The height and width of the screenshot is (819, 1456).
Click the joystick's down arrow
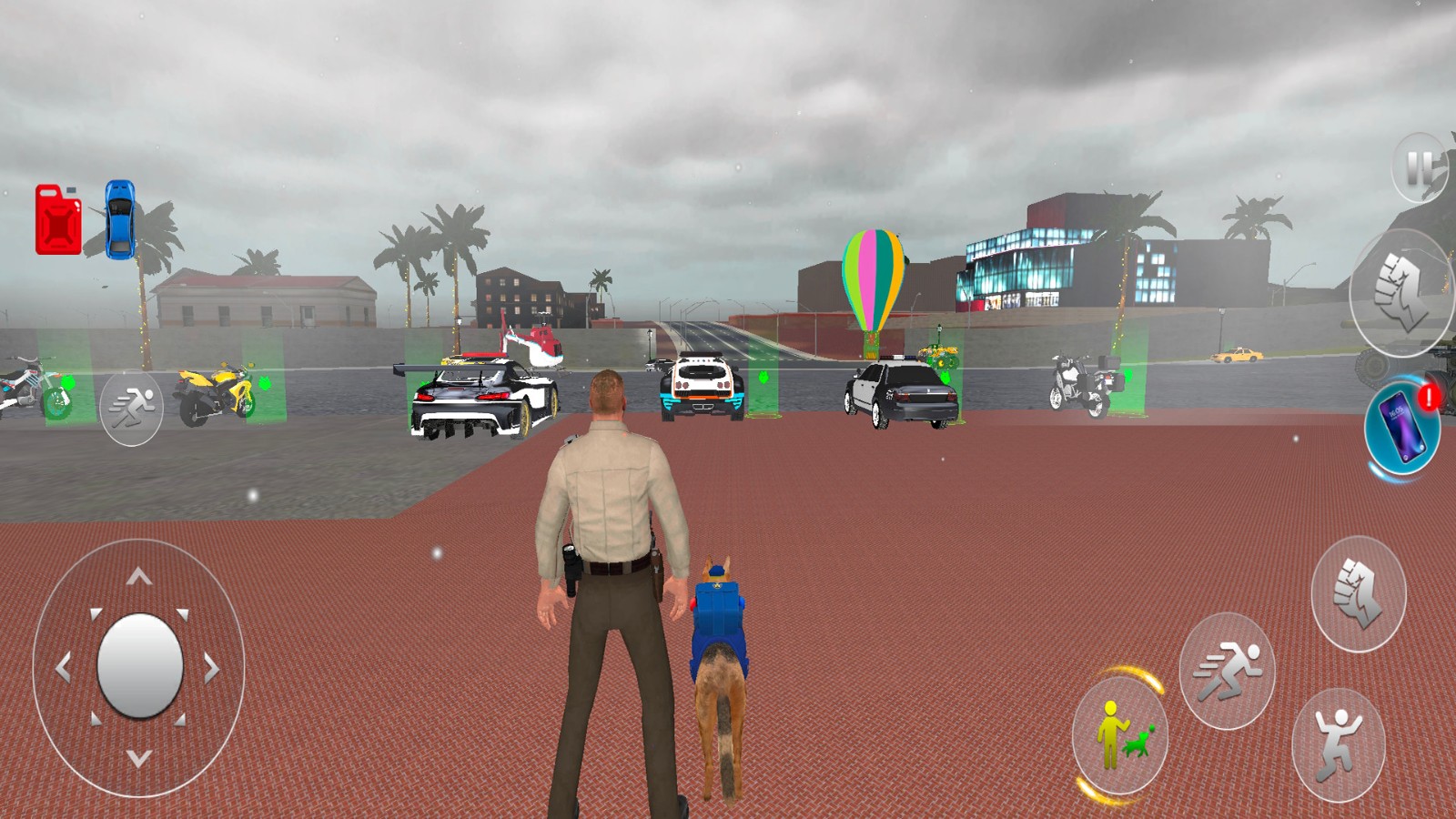138,757
